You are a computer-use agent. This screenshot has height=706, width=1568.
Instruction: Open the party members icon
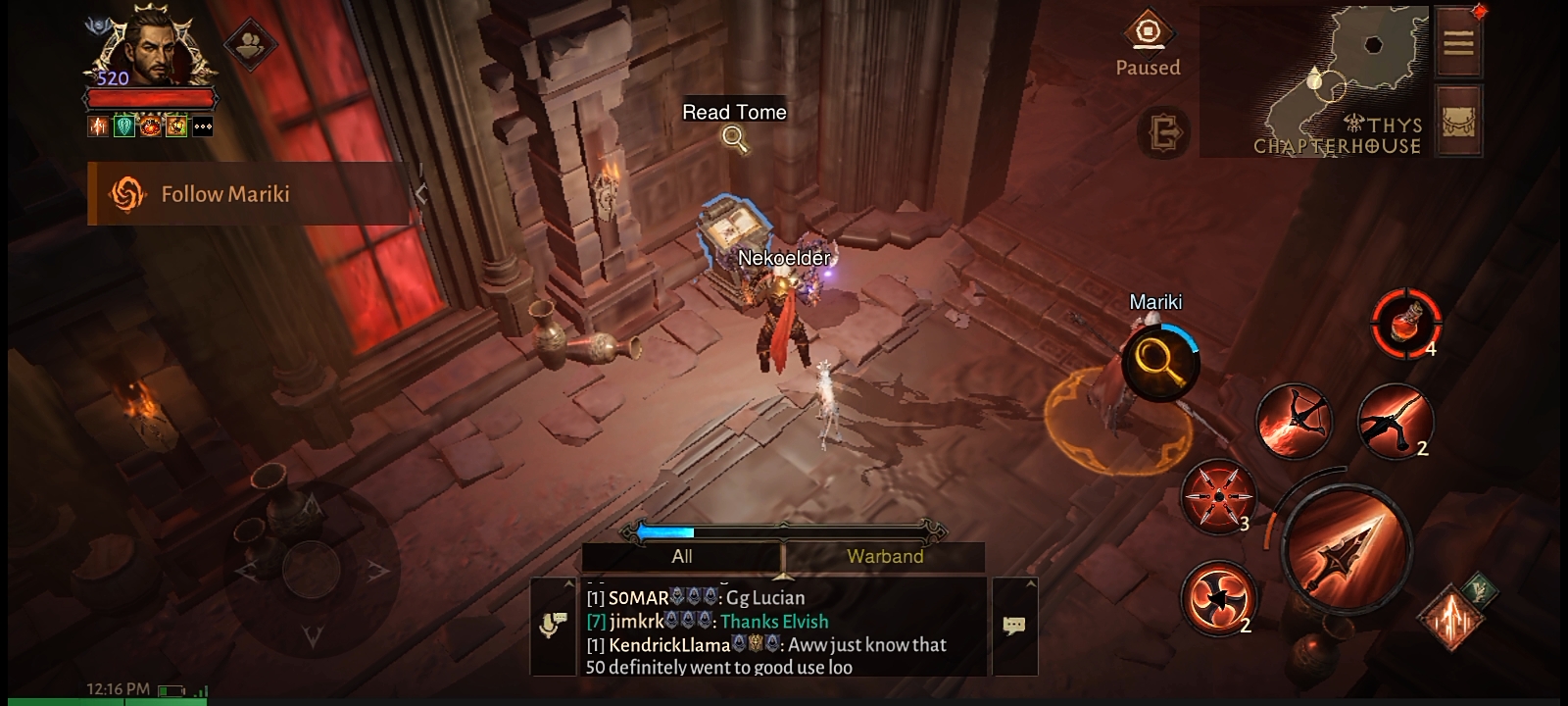click(x=252, y=44)
